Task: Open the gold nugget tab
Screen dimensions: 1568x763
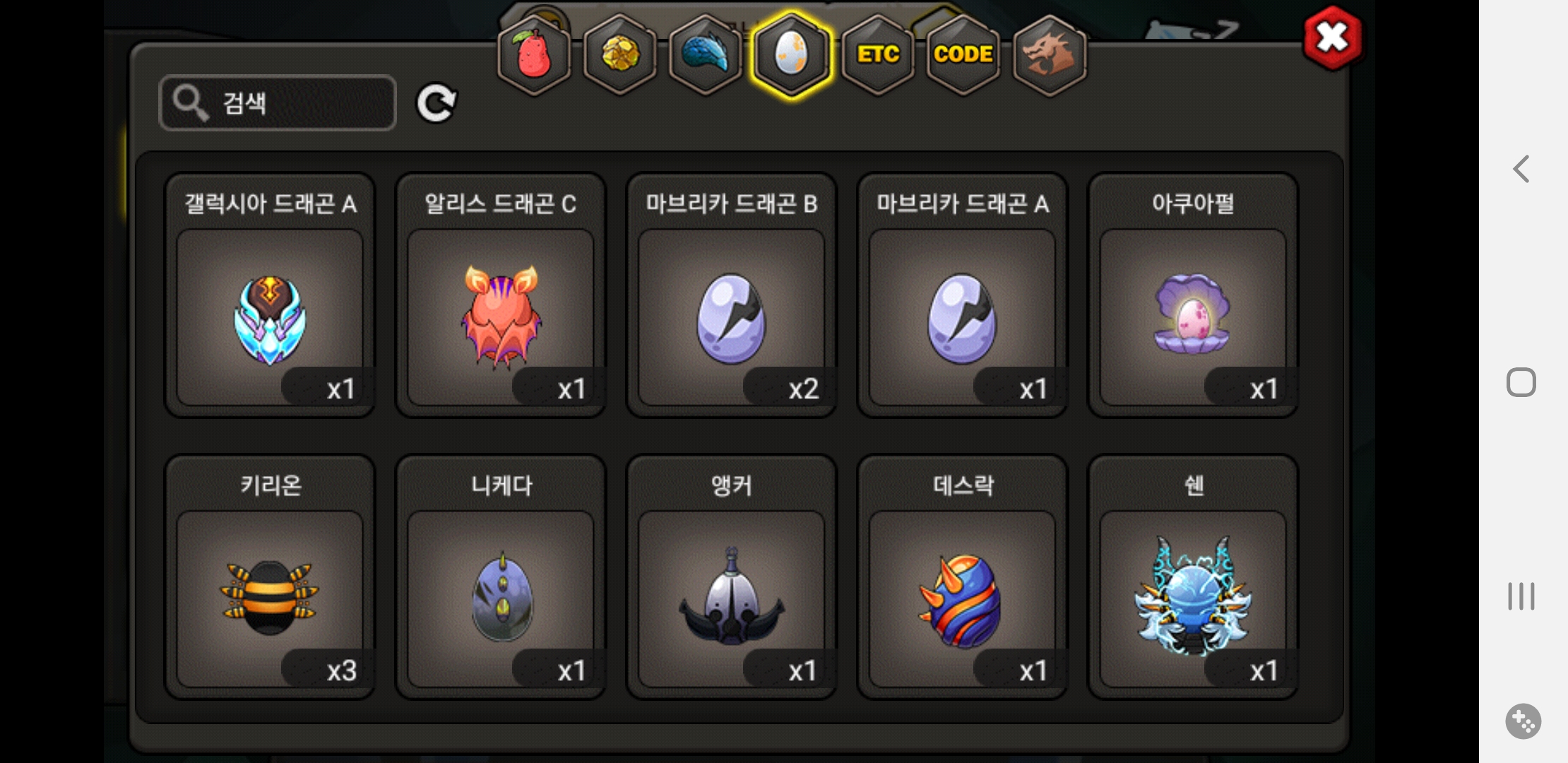Action: (620, 54)
